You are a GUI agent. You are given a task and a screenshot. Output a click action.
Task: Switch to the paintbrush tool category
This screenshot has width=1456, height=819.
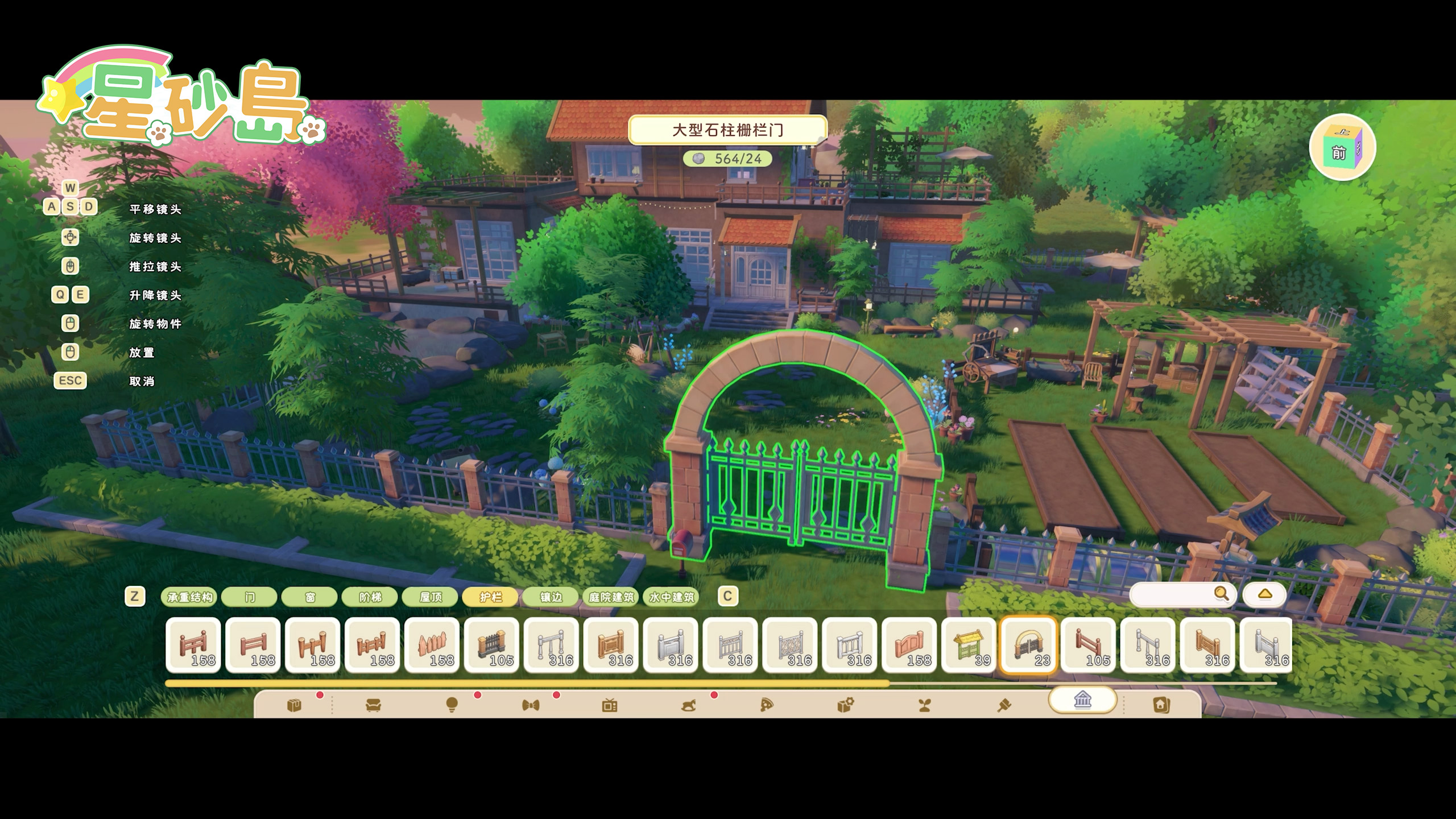tap(1003, 706)
